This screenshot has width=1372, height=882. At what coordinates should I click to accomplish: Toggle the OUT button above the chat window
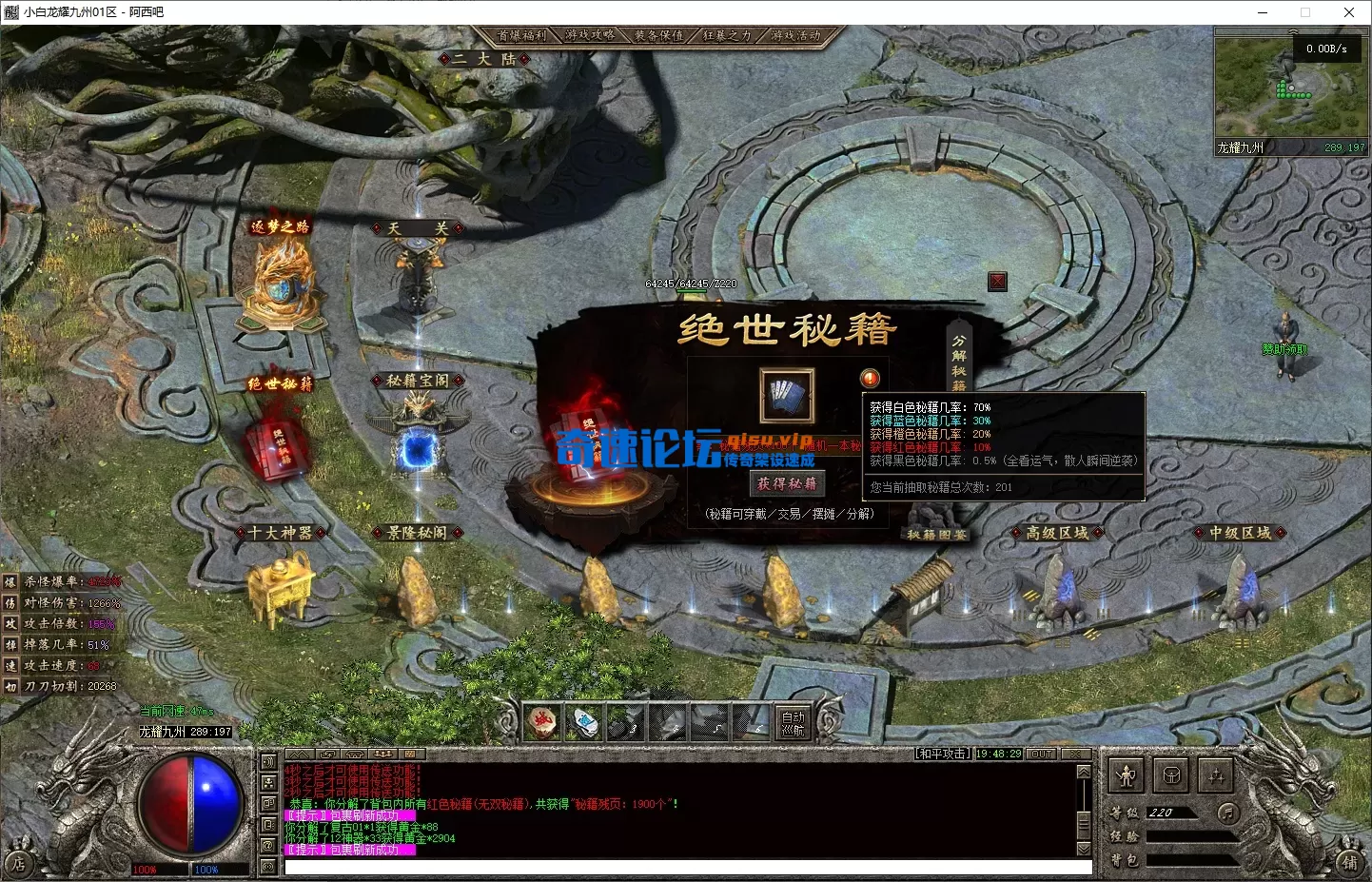click(x=1040, y=753)
